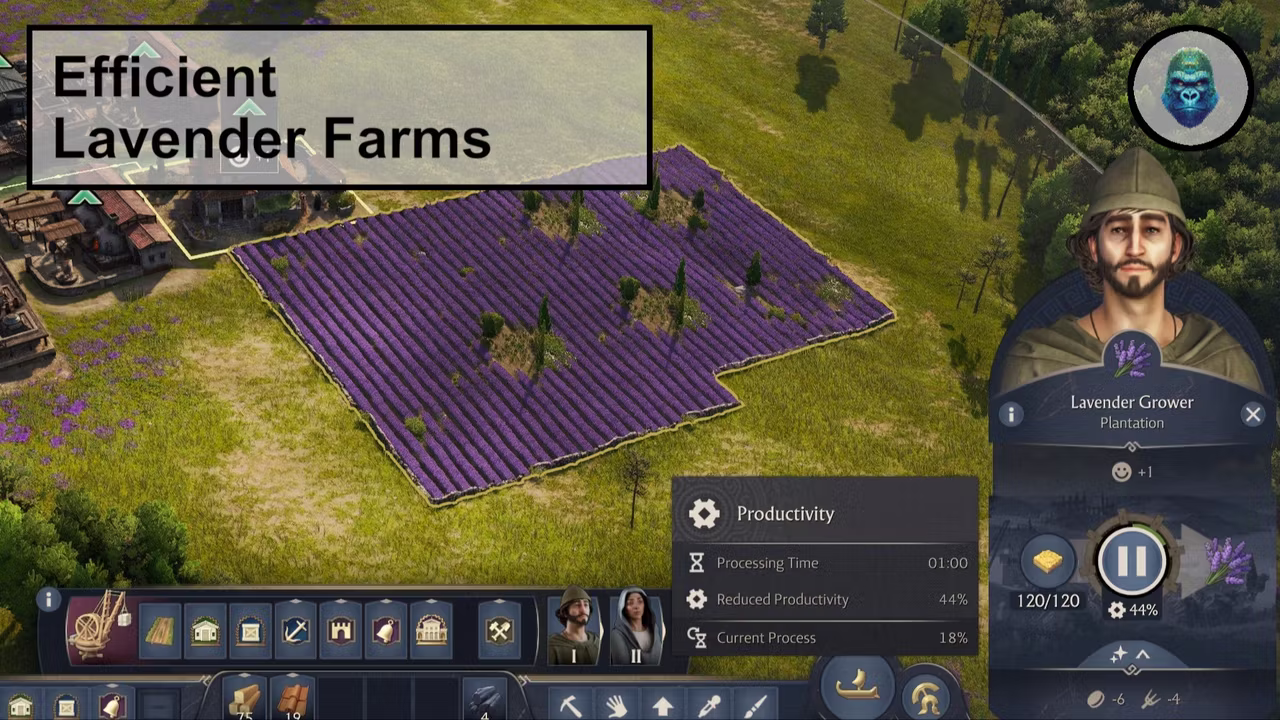Close the Lavender Grower panel
Viewport: 1280px width, 720px height.
pos(1253,414)
